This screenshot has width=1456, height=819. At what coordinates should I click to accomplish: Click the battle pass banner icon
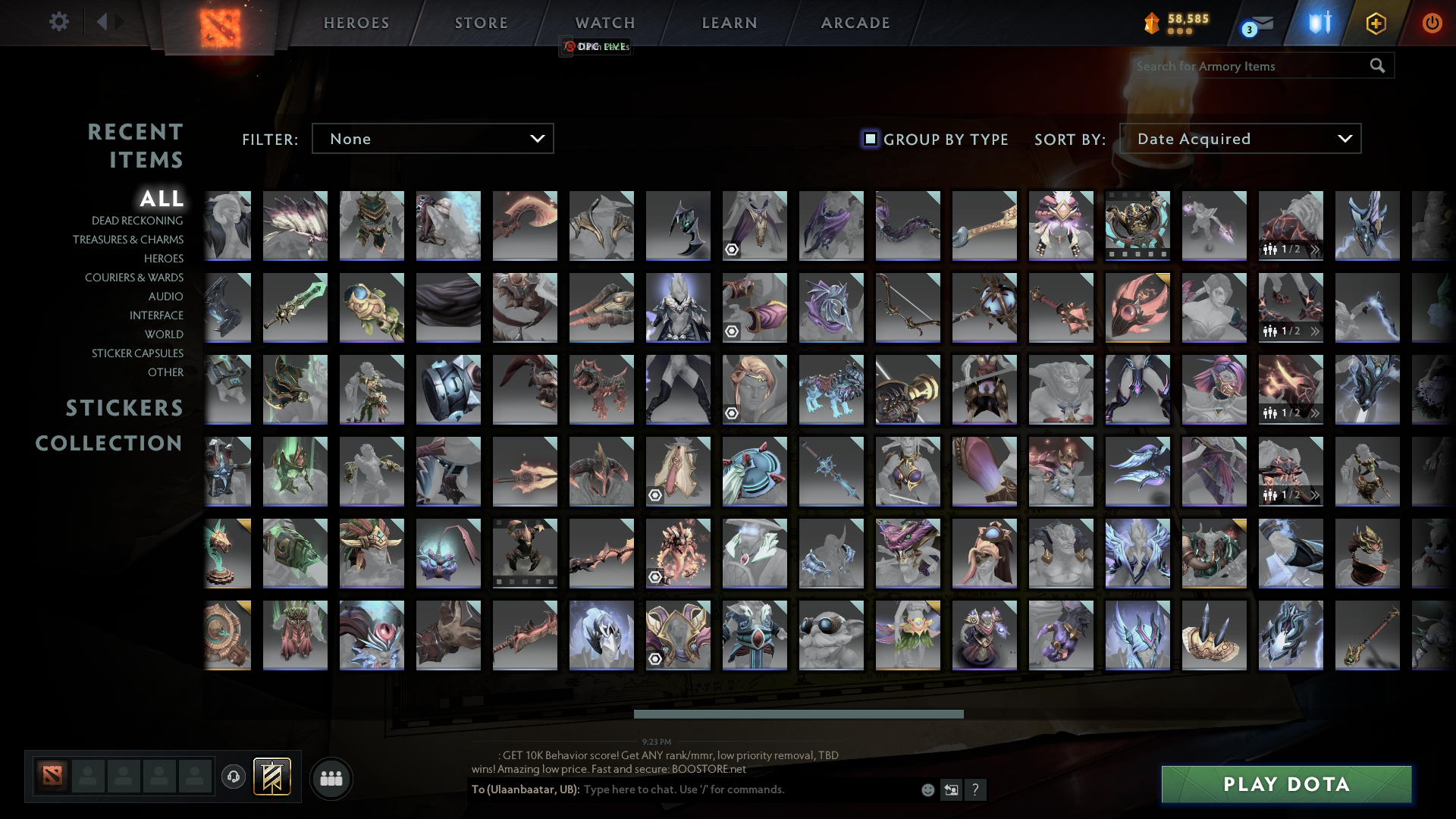coord(272,777)
